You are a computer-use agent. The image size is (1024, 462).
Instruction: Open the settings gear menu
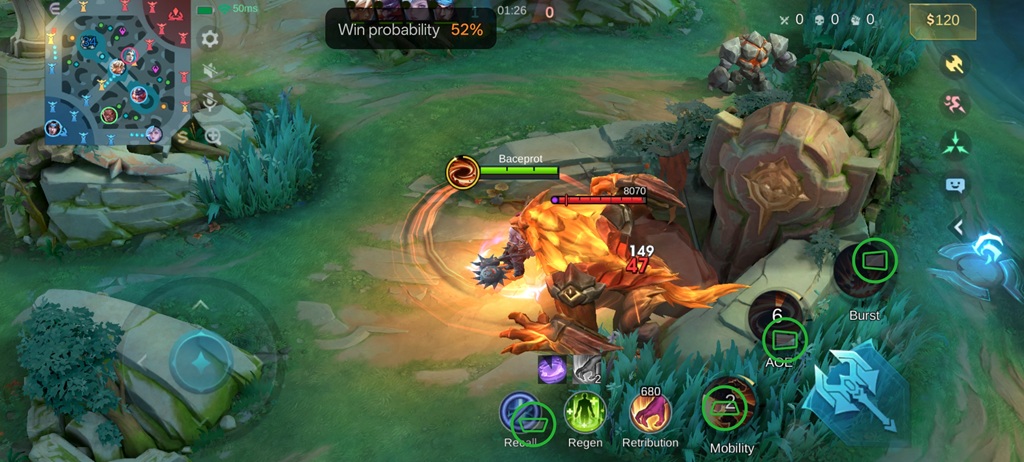(210, 40)
